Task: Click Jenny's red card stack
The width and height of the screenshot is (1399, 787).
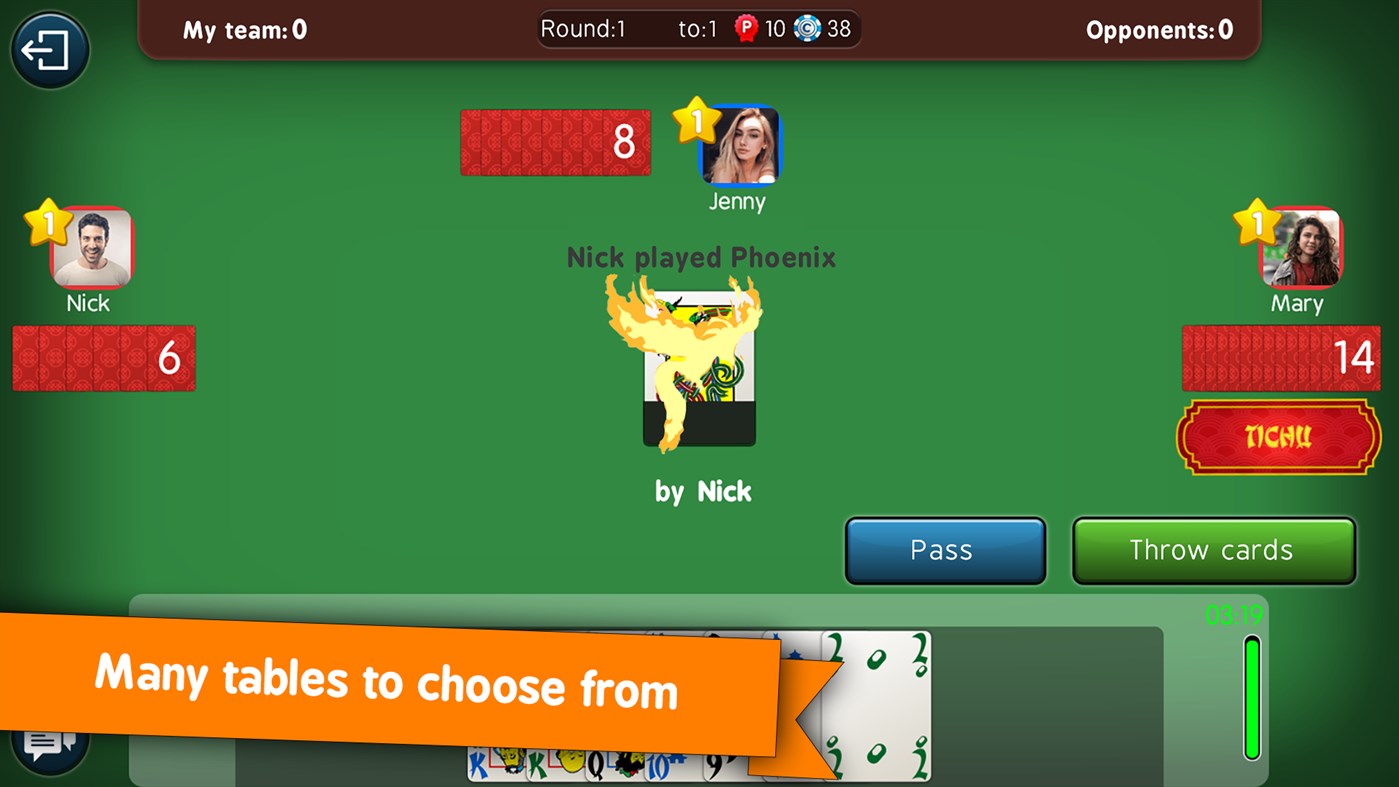Action: pyautogui.click(x=555, y=142)
